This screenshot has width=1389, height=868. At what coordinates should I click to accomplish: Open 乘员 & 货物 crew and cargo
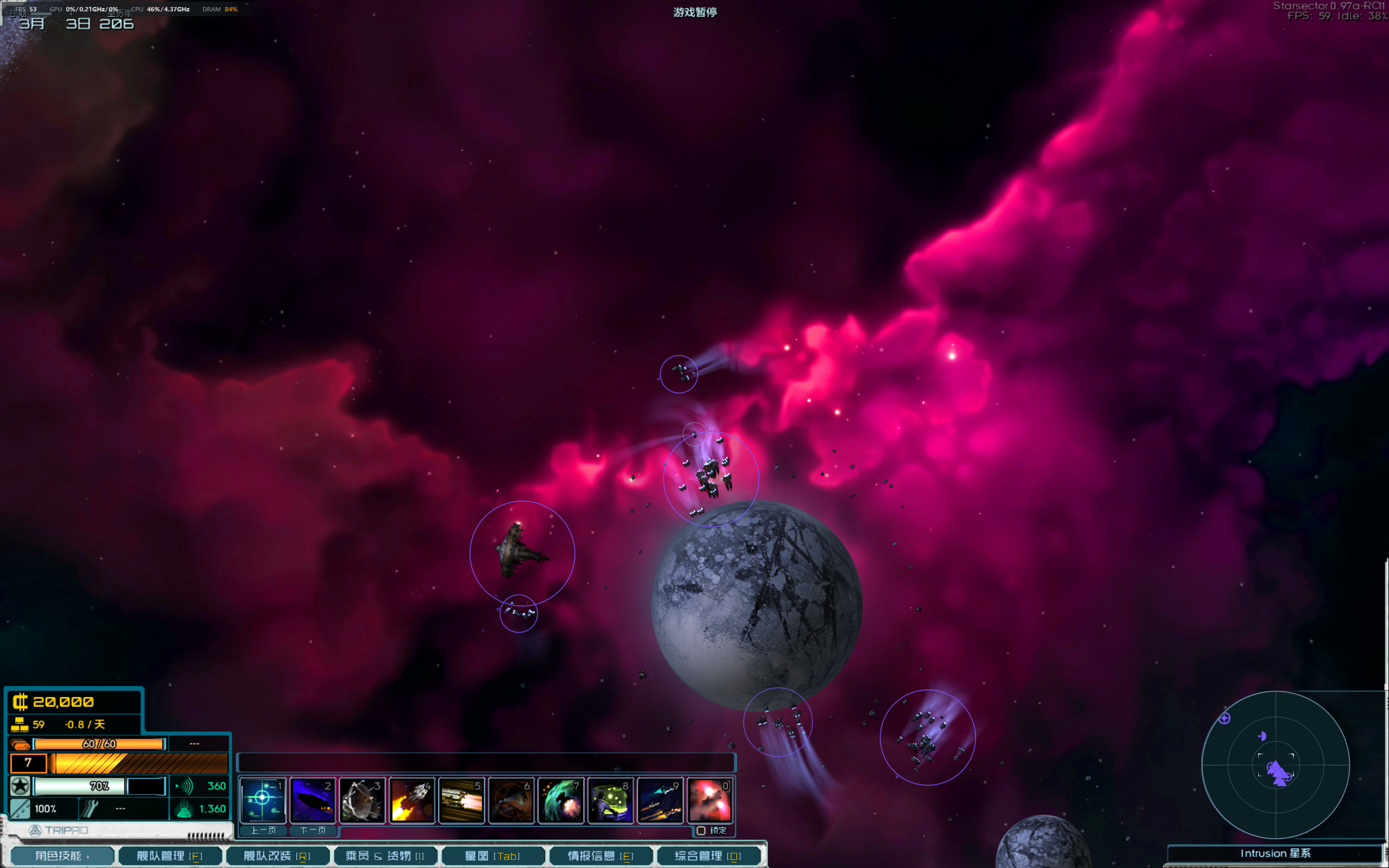384,856
